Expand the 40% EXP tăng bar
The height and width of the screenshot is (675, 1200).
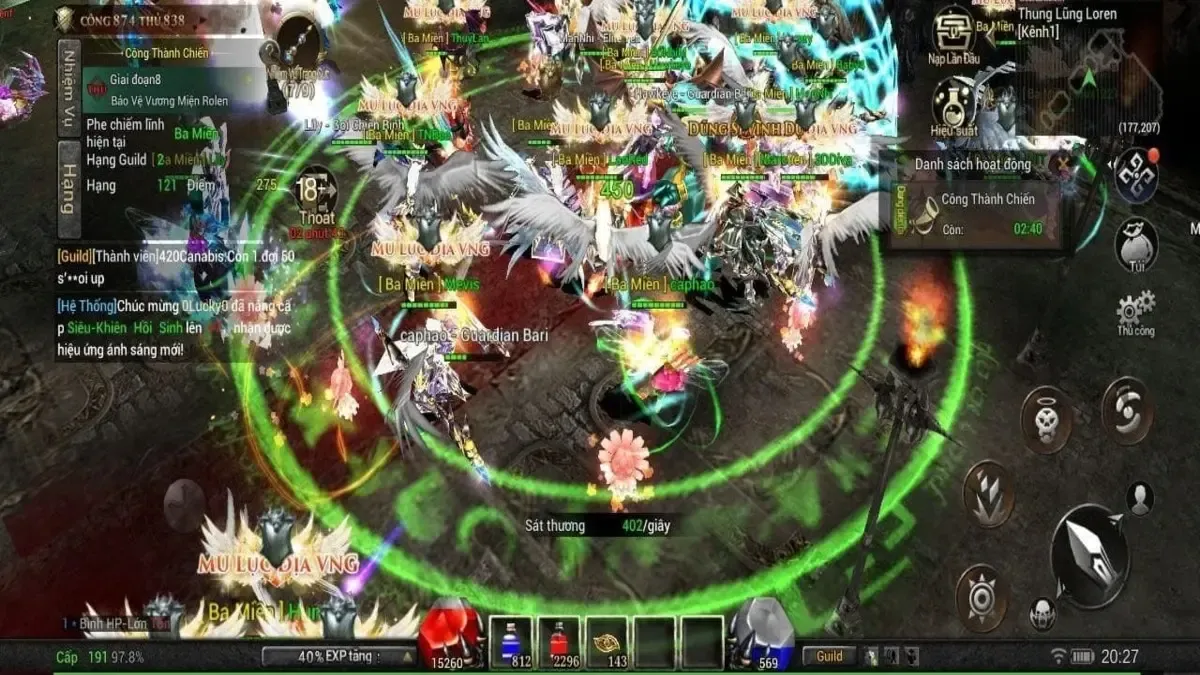(340, 656)
